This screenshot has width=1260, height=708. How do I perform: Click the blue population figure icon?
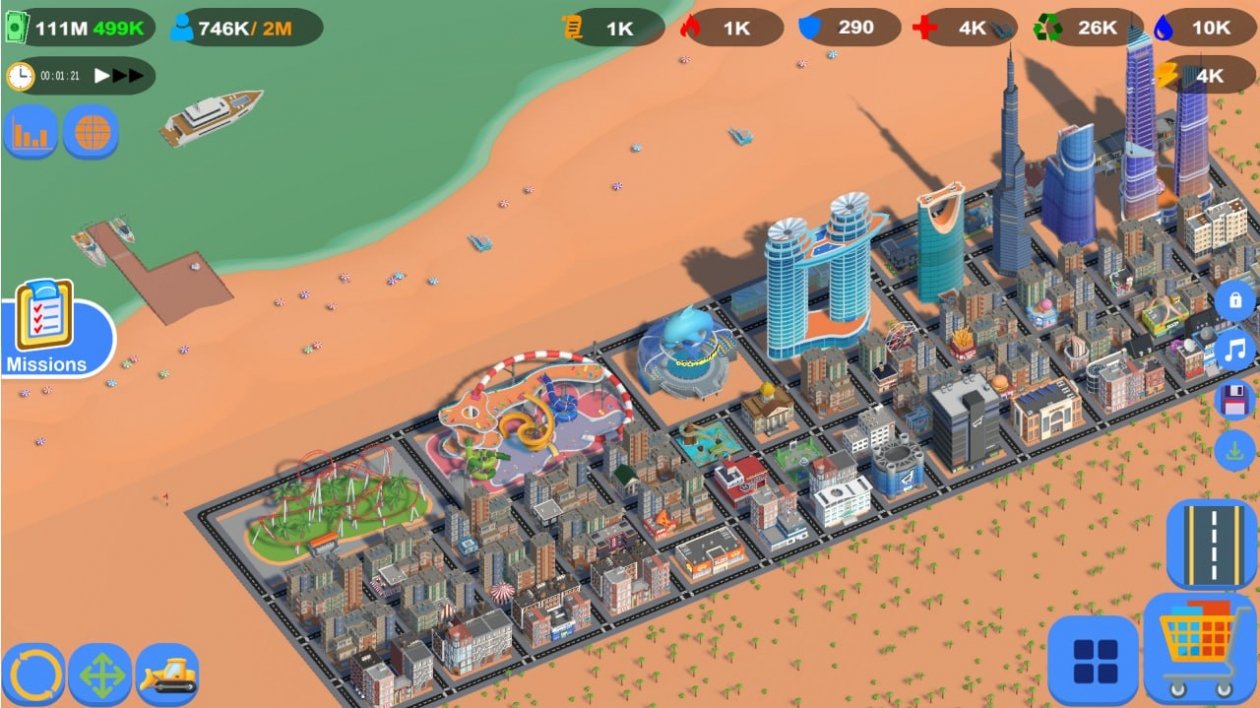point(181,28)
